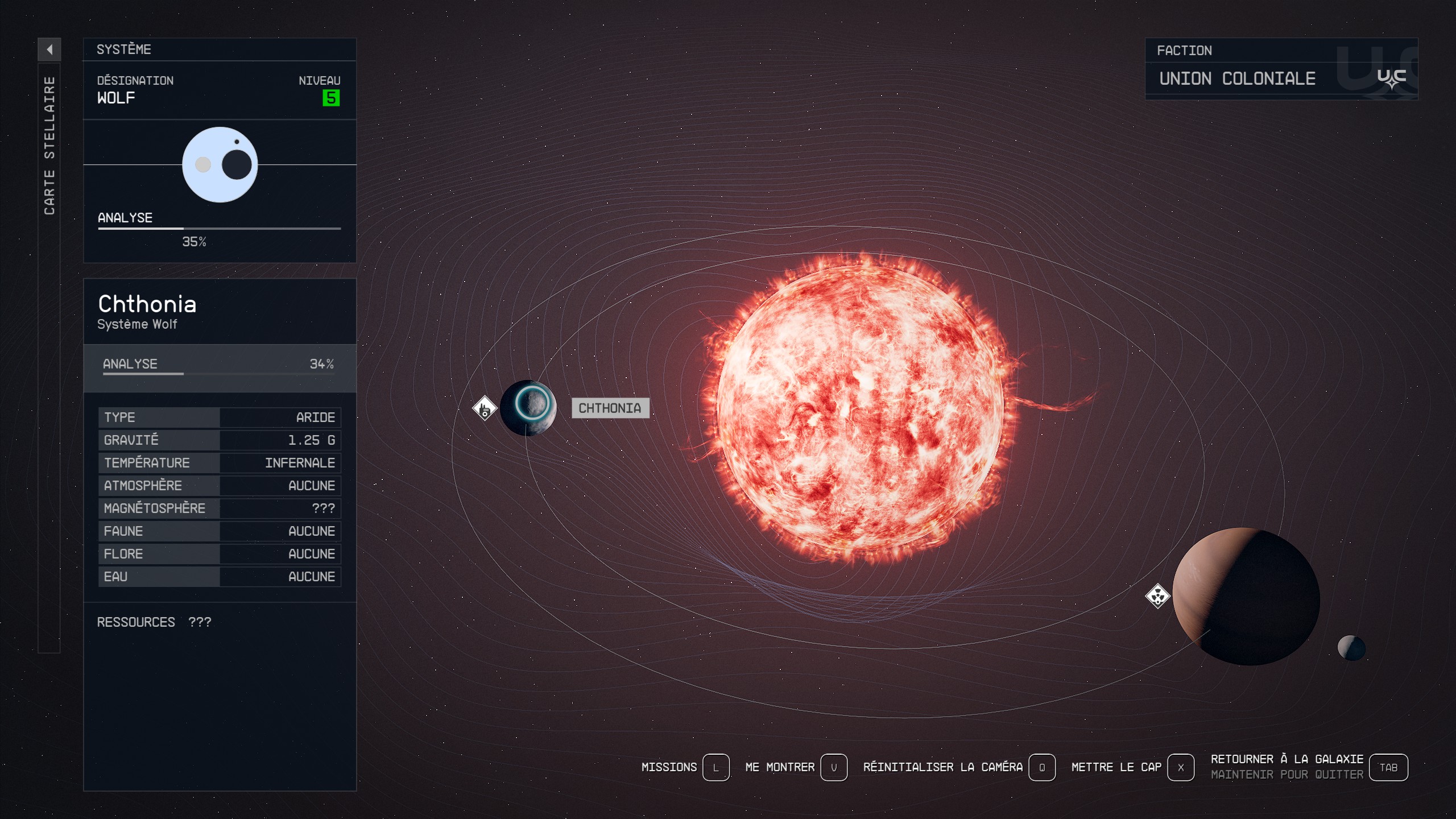The width and height of the screenshot is (1456, 819).
Task: Click the CHTHONIA name label
Action: point(610,408)
